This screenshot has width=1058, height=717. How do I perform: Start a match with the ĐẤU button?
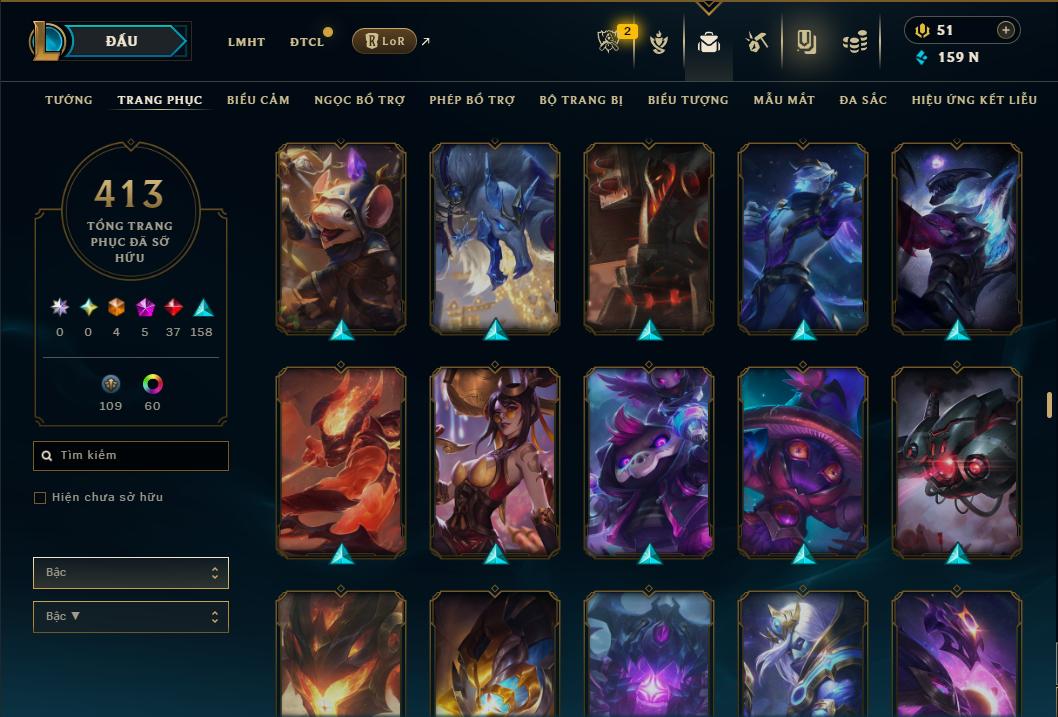tap(122, 41)
